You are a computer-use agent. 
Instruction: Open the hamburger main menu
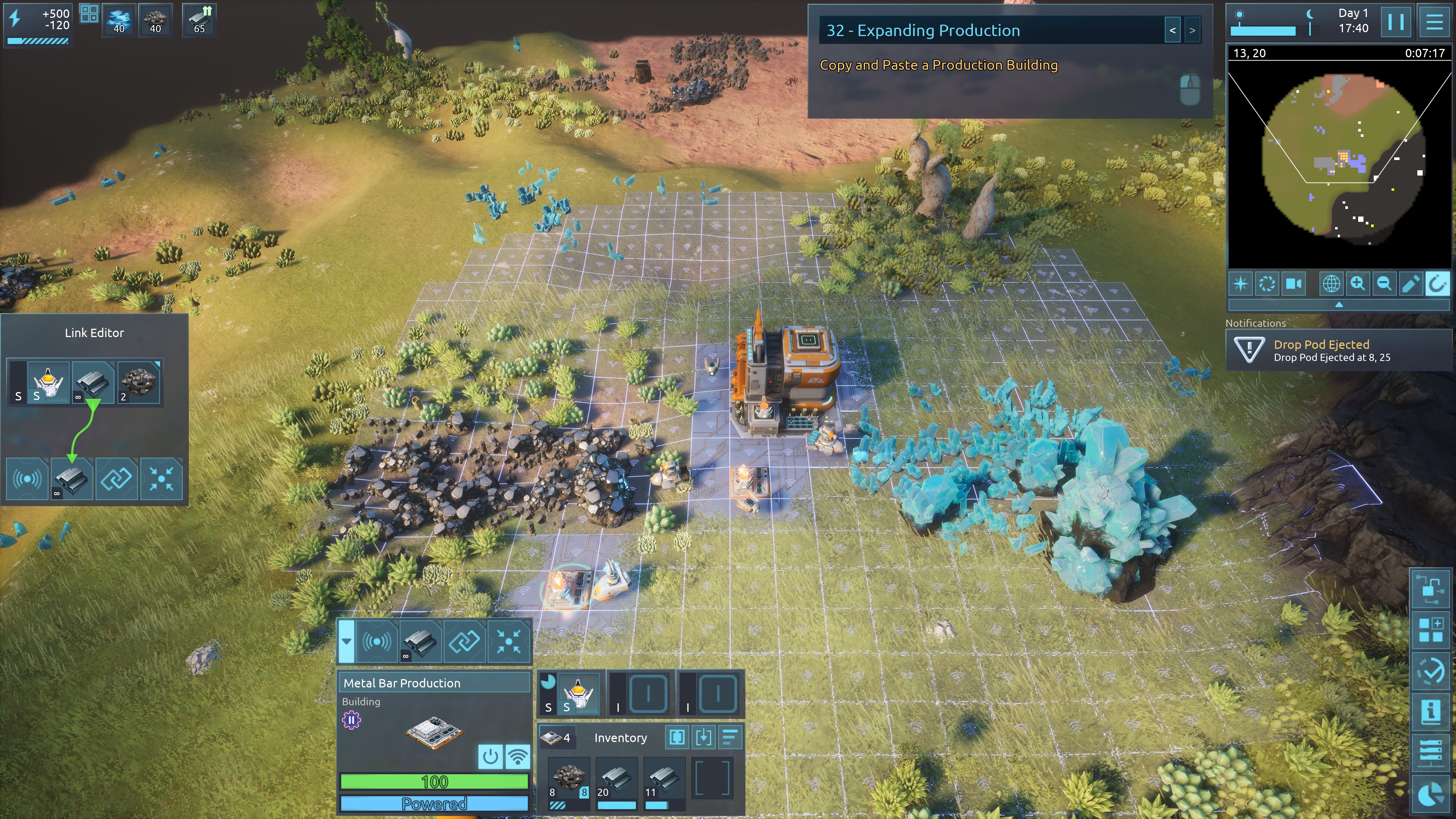pyautogui.click(x=1434, y=22)
